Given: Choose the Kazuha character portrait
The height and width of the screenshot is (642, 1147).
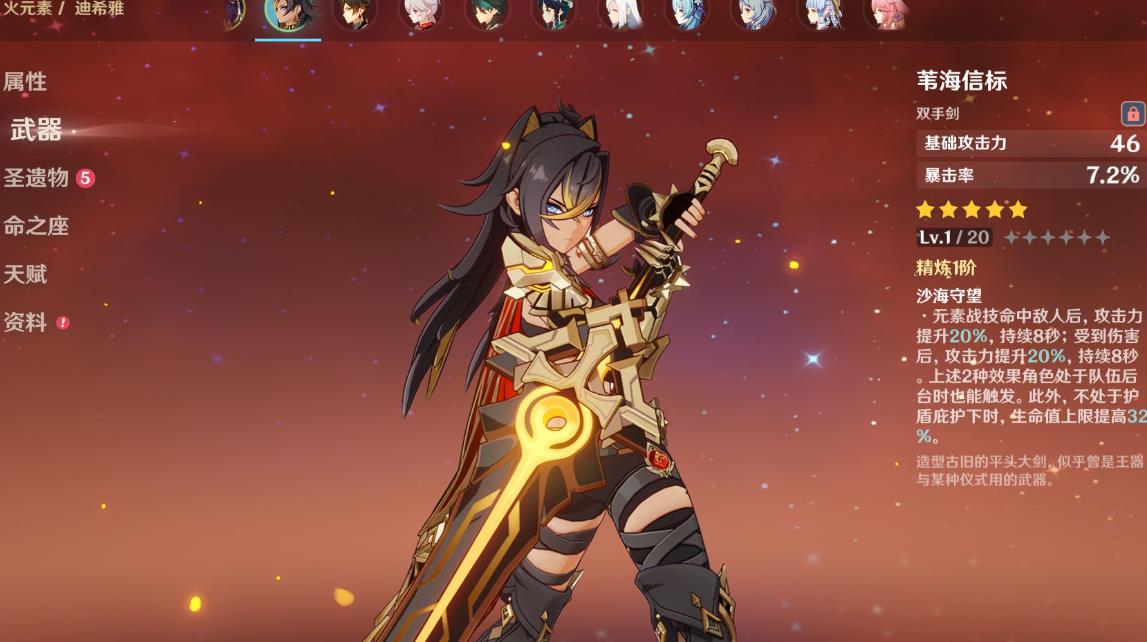Looking at the screenshot, I should (x=421, y=14).
